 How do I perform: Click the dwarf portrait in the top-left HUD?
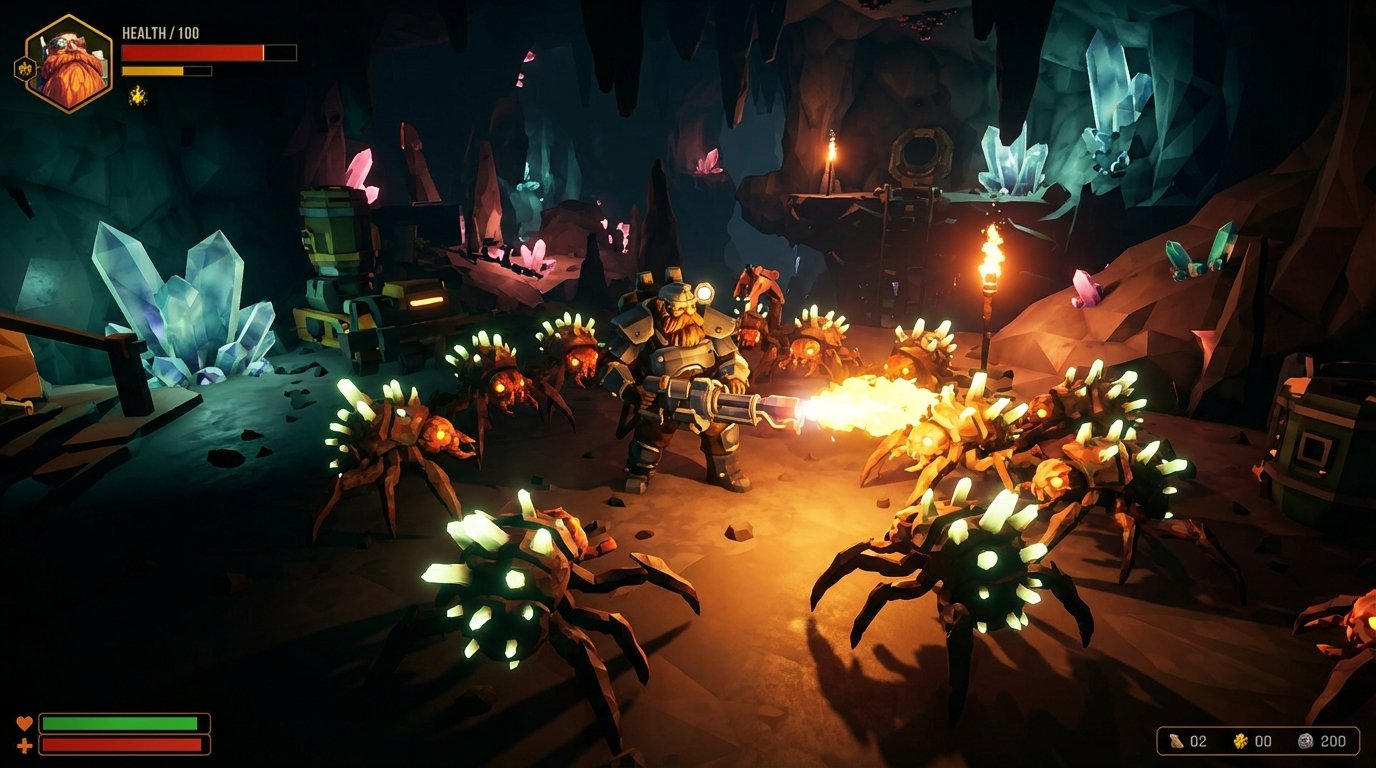click(x=70, y=55)
